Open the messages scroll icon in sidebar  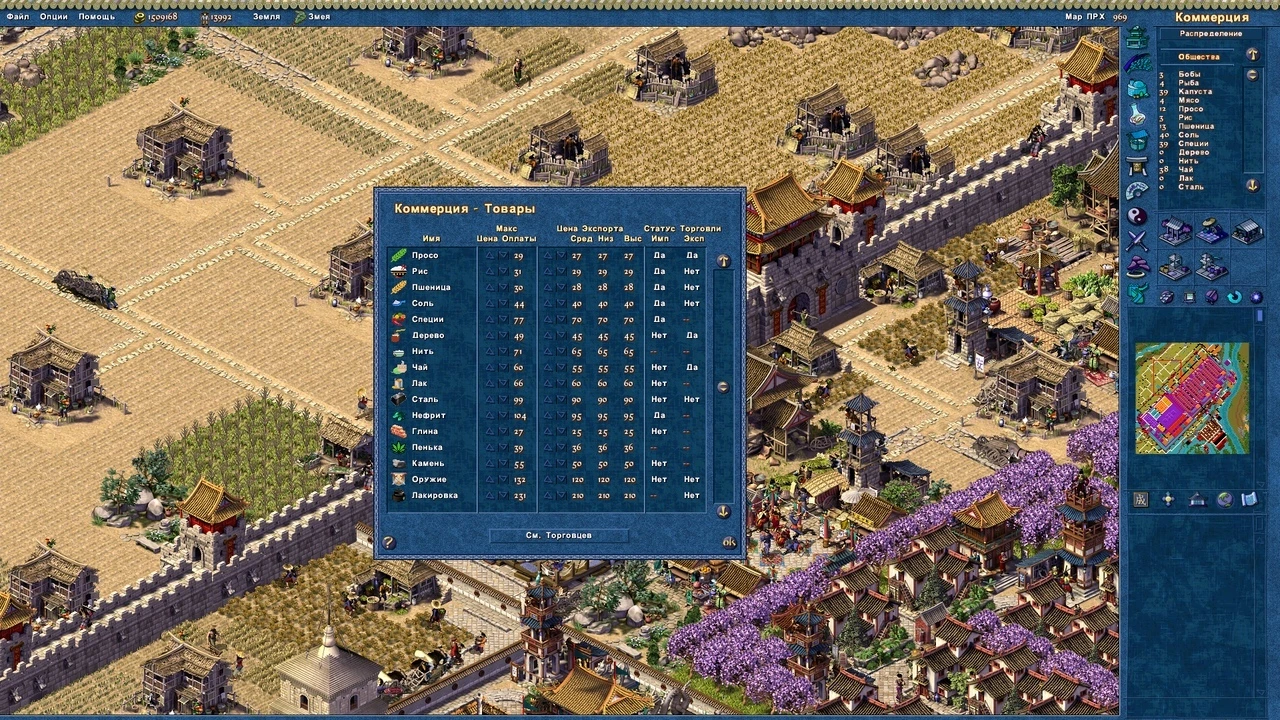1250,500
